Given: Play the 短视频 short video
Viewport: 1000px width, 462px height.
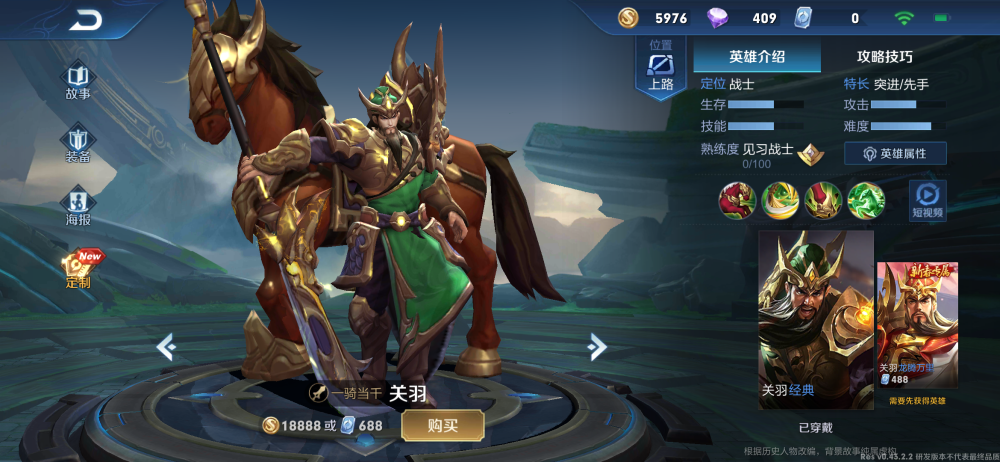Looking at the screenshot, I should coord(927,200).
